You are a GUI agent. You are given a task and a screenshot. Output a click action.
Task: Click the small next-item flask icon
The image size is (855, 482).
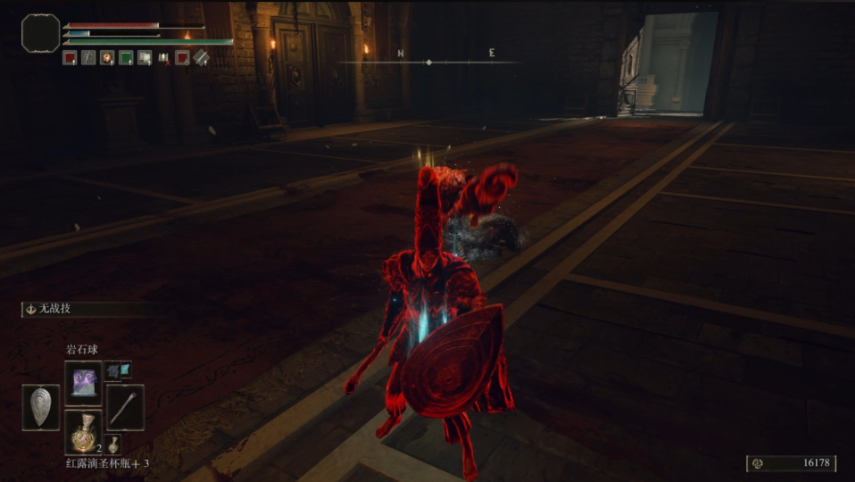click(x=116, y=443)
